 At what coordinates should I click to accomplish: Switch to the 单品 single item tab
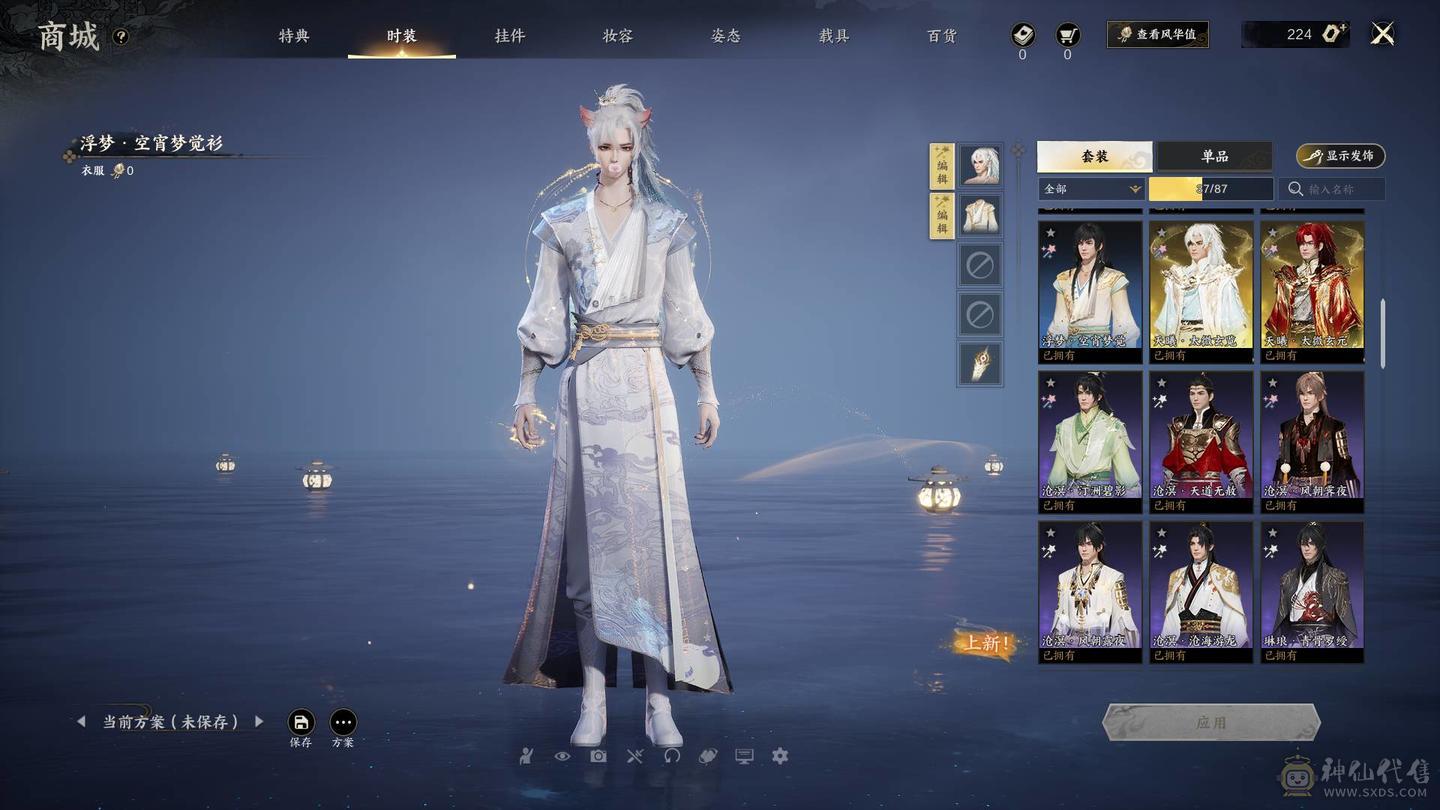(1214, 156)
